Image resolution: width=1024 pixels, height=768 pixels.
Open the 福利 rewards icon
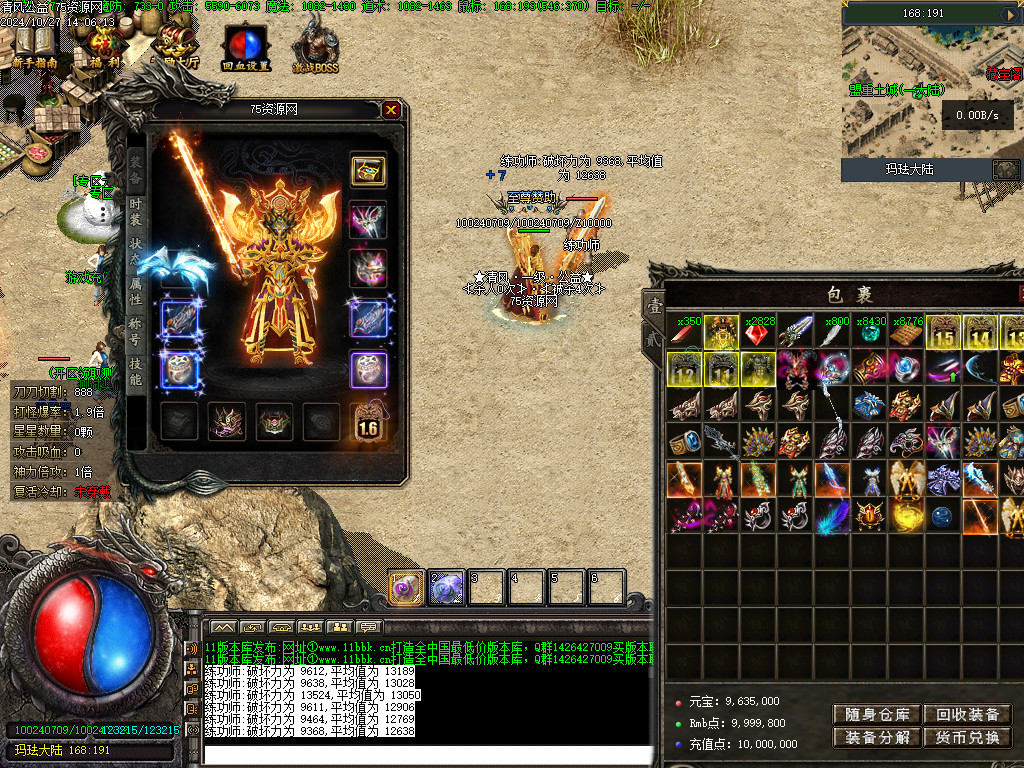(x=103, y=45)
